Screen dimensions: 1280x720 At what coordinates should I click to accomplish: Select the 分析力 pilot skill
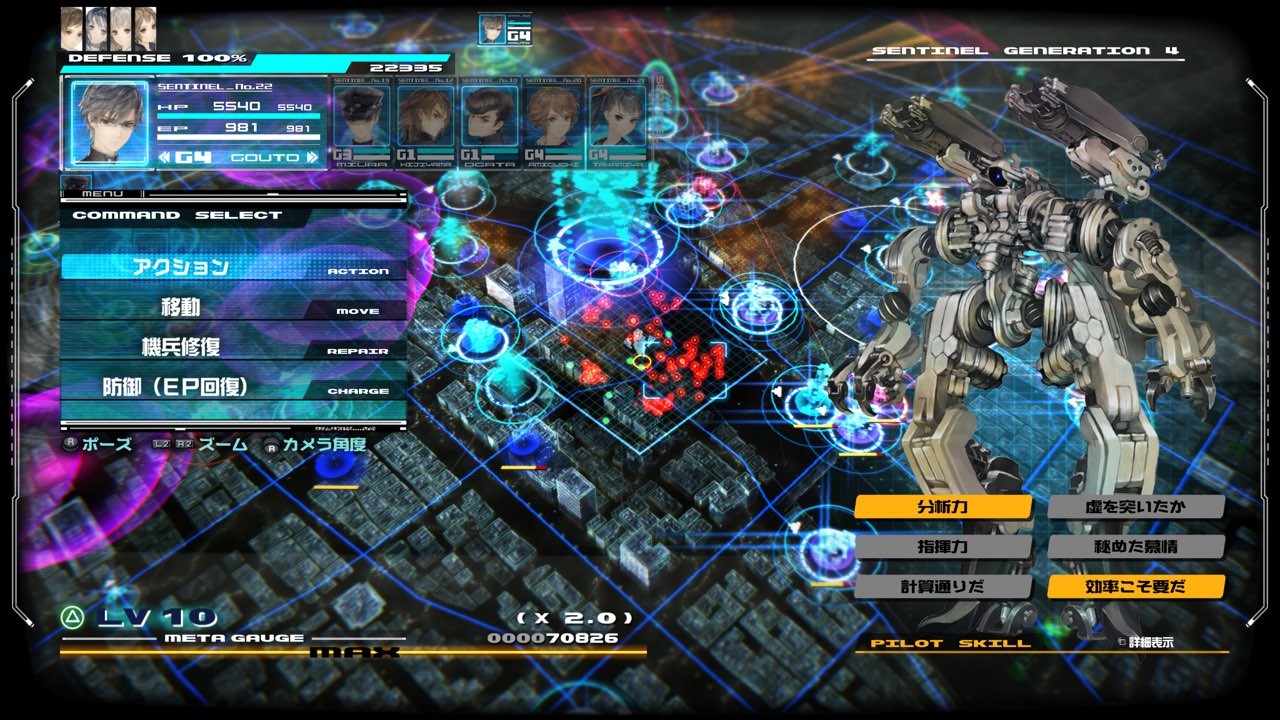coord(943,507)
